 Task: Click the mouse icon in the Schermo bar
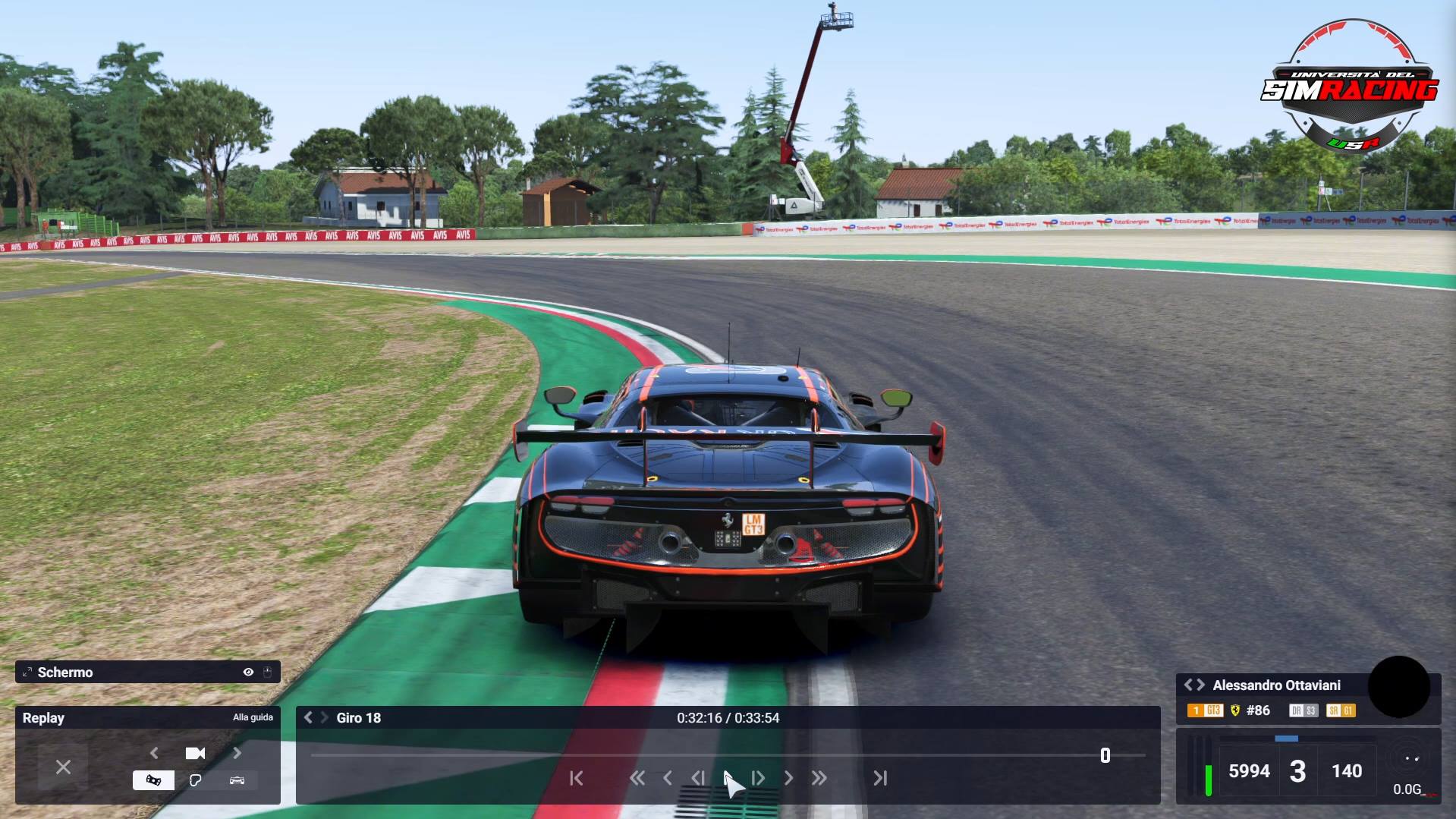click(x=267, y=672)
